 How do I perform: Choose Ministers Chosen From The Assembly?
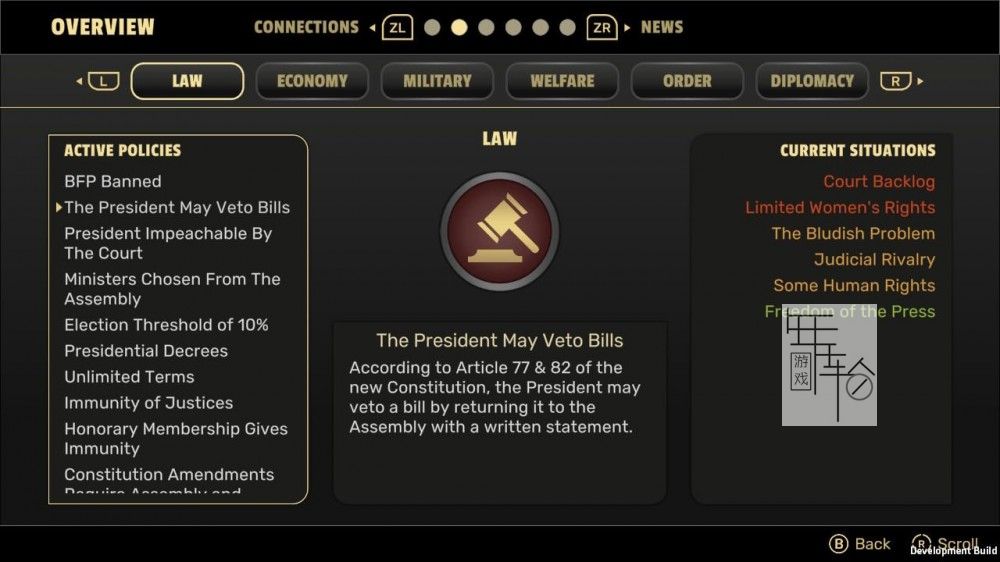(x=172, y=289)
